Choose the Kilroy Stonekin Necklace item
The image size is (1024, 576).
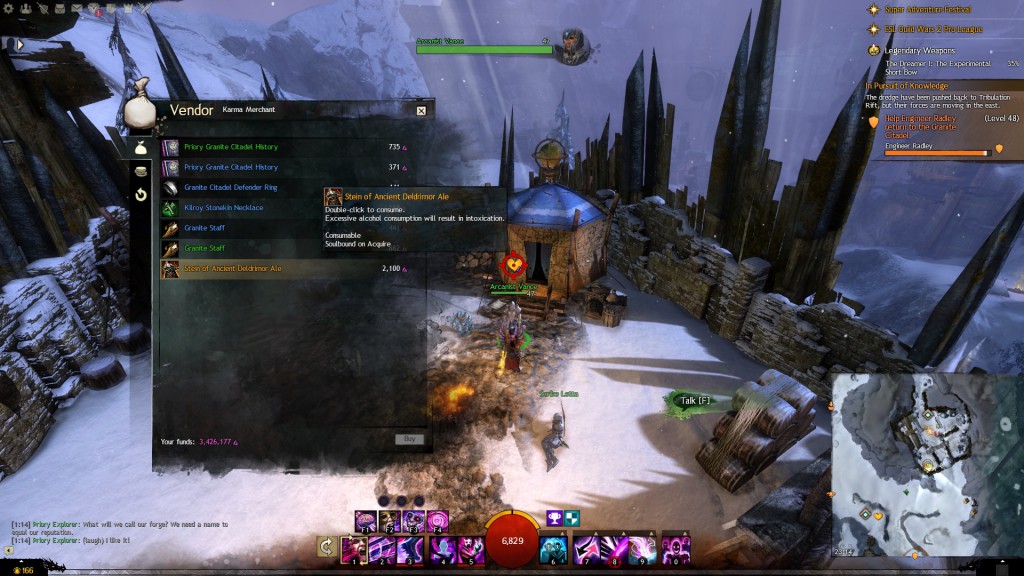(224, 207)
